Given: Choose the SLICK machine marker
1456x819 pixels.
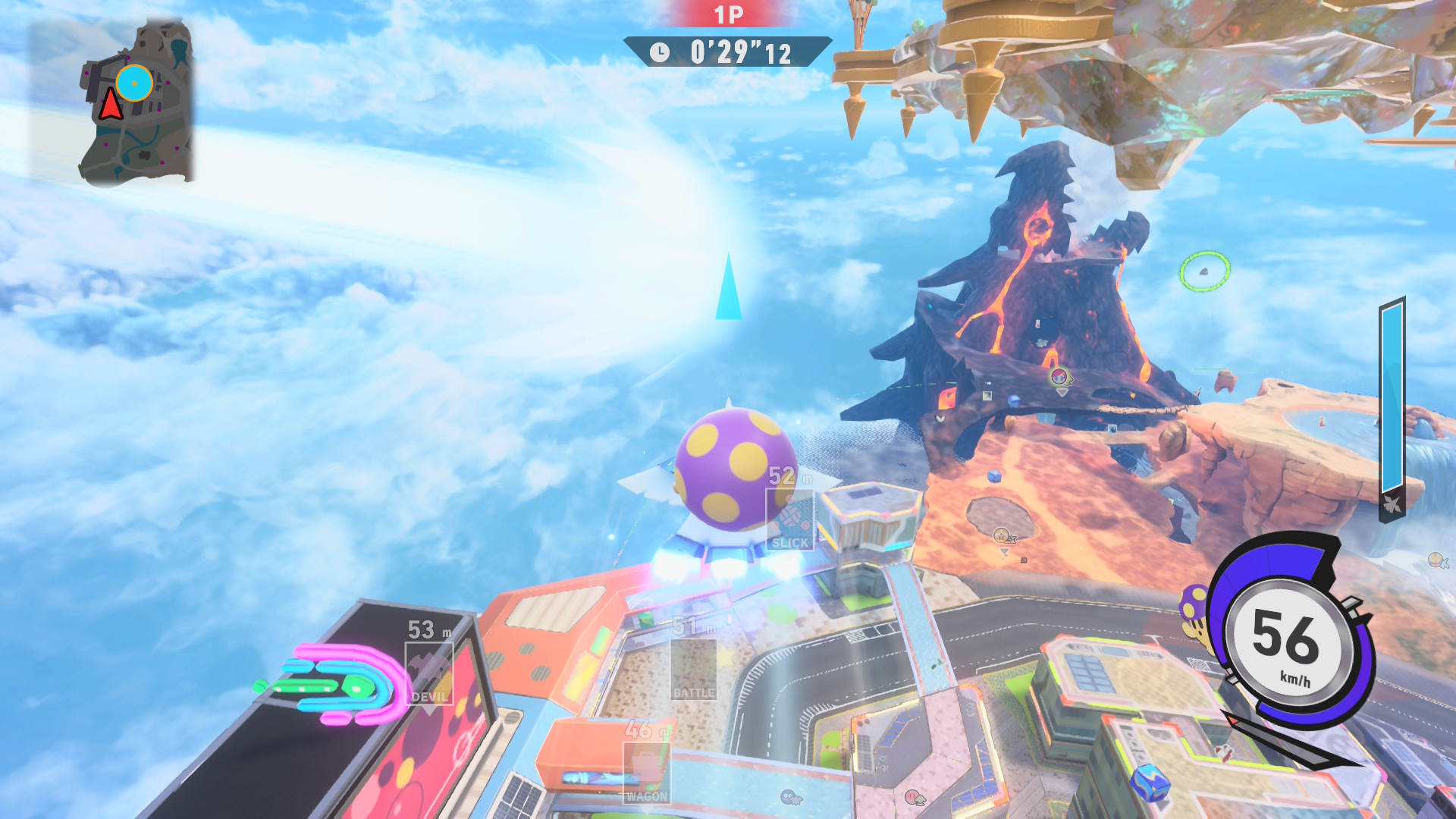Looking at the screenshot, I should tap(789, 519).
